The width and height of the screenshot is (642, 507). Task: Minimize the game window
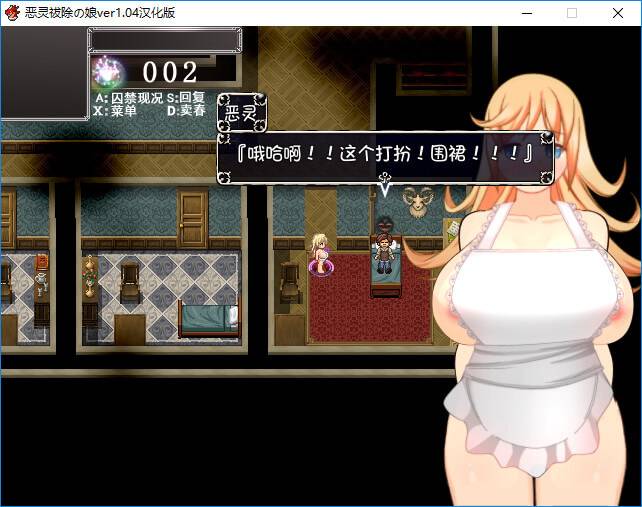(527, 12)
